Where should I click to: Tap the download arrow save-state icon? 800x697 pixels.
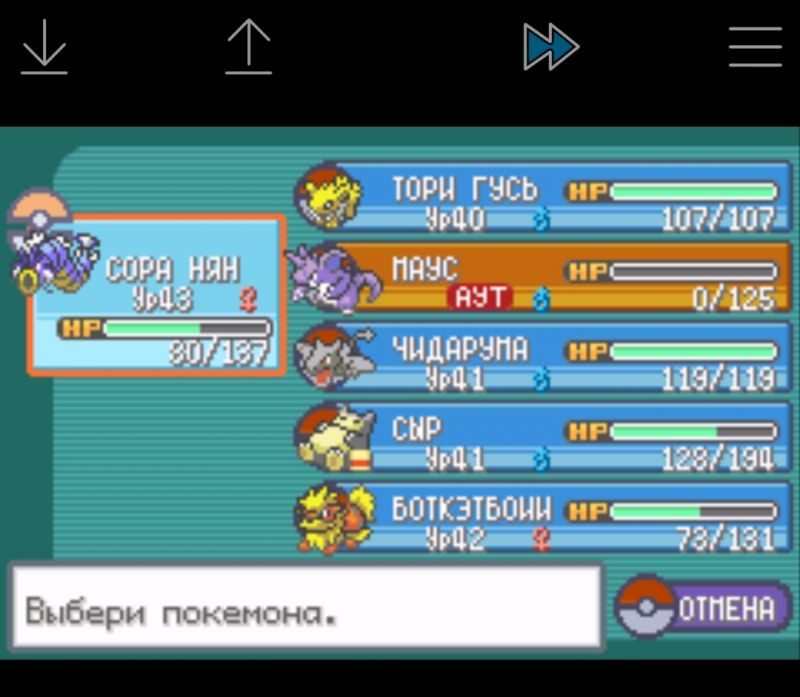point(44,47)
